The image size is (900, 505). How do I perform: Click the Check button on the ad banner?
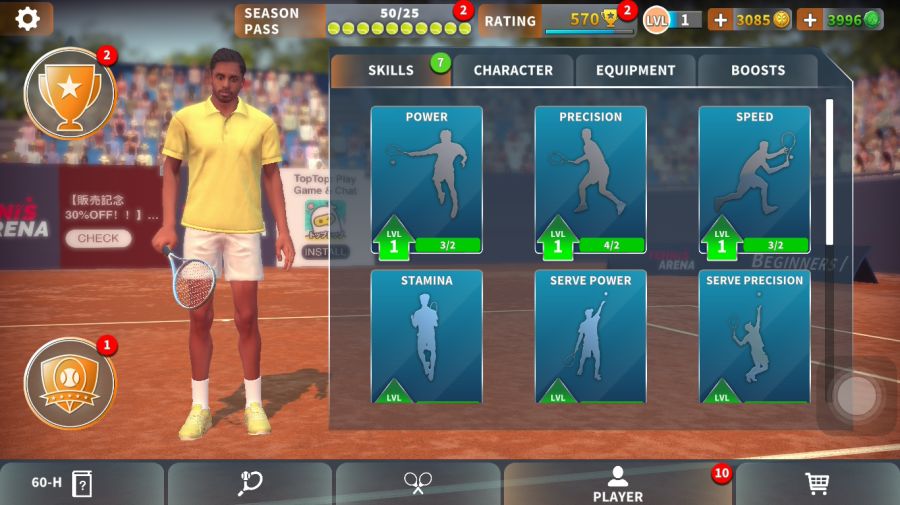pyautogui.click(x=98, y=238)
